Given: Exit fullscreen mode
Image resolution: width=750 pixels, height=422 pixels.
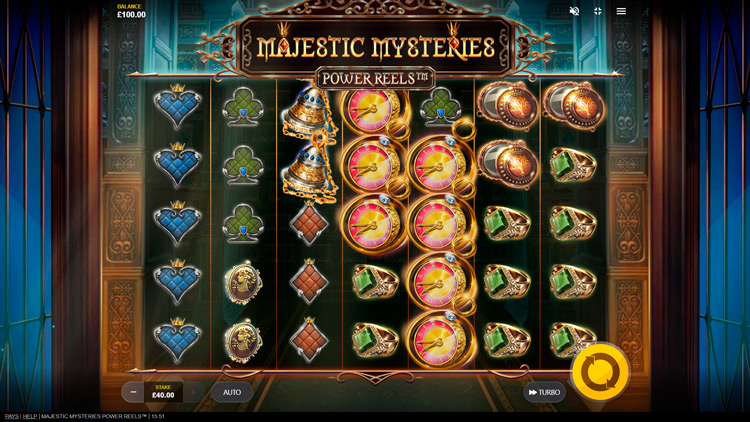Looking at the screenshot, I should coord(597,11).
